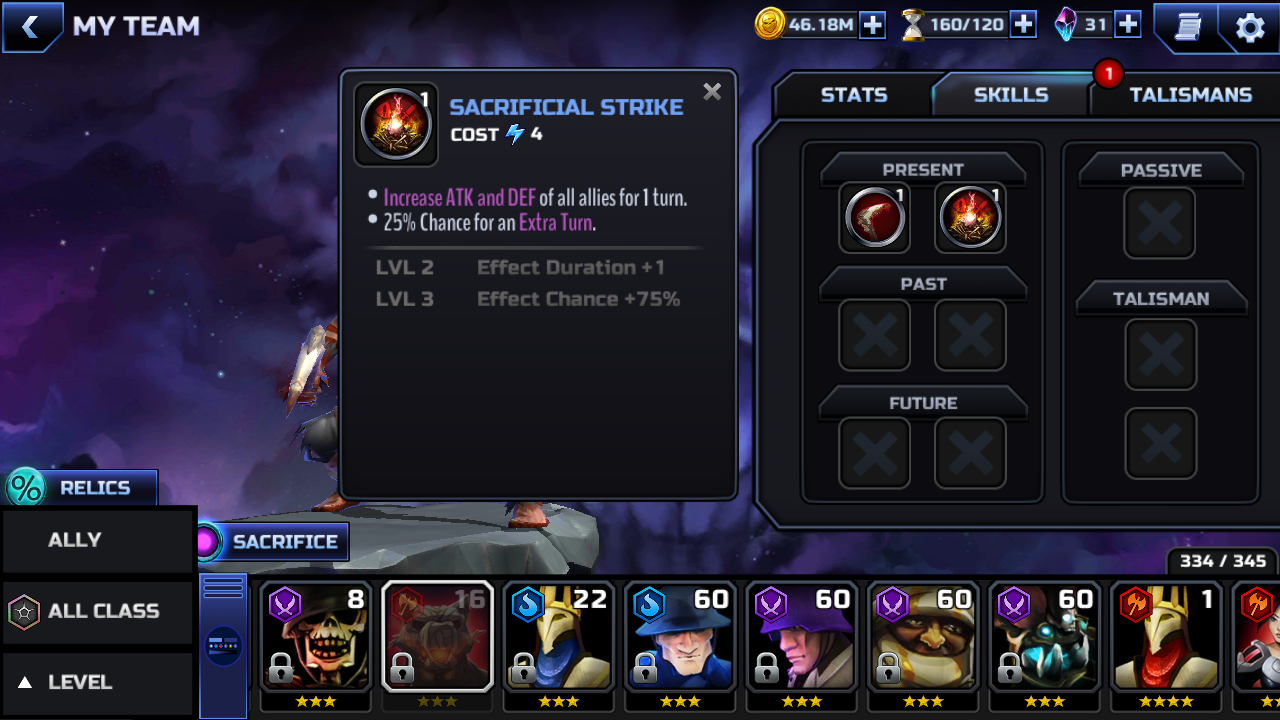Viewport: 1280px width, 720px height.
Task: Select the red scythe Present skill icon
Action: click(874, 217)
